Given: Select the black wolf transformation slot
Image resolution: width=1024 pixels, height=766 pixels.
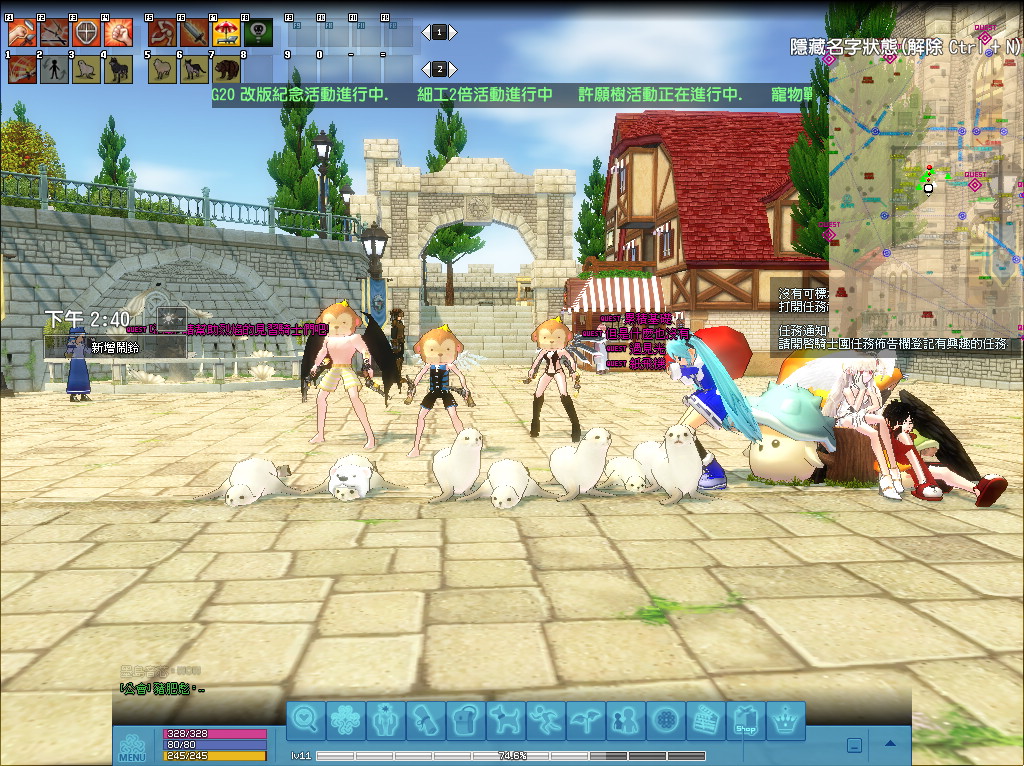Looking at the screenshot, I should click(117, 69).
